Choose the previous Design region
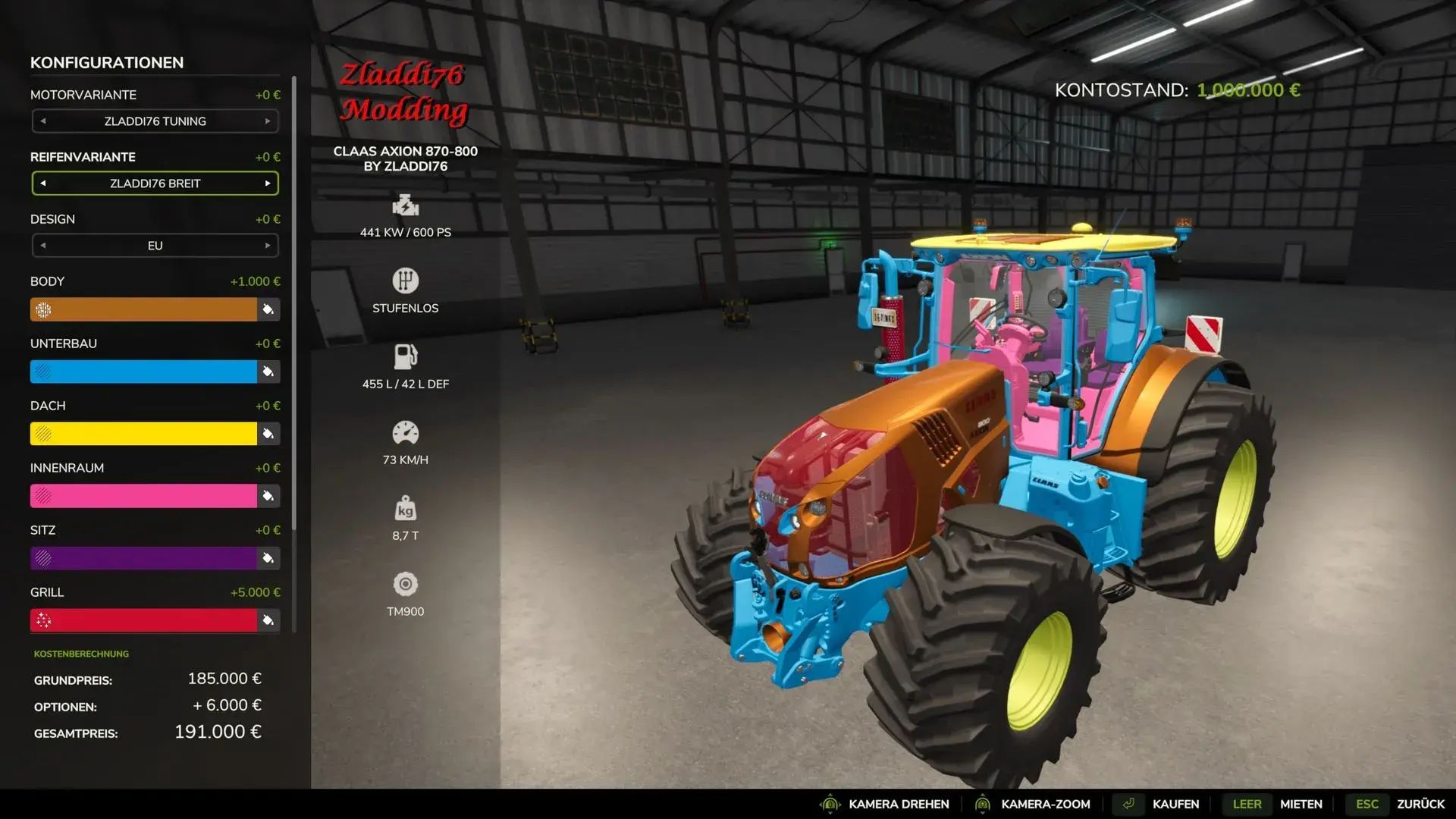Viewport: 1456px width, 819px height. (x=43, y=246)
